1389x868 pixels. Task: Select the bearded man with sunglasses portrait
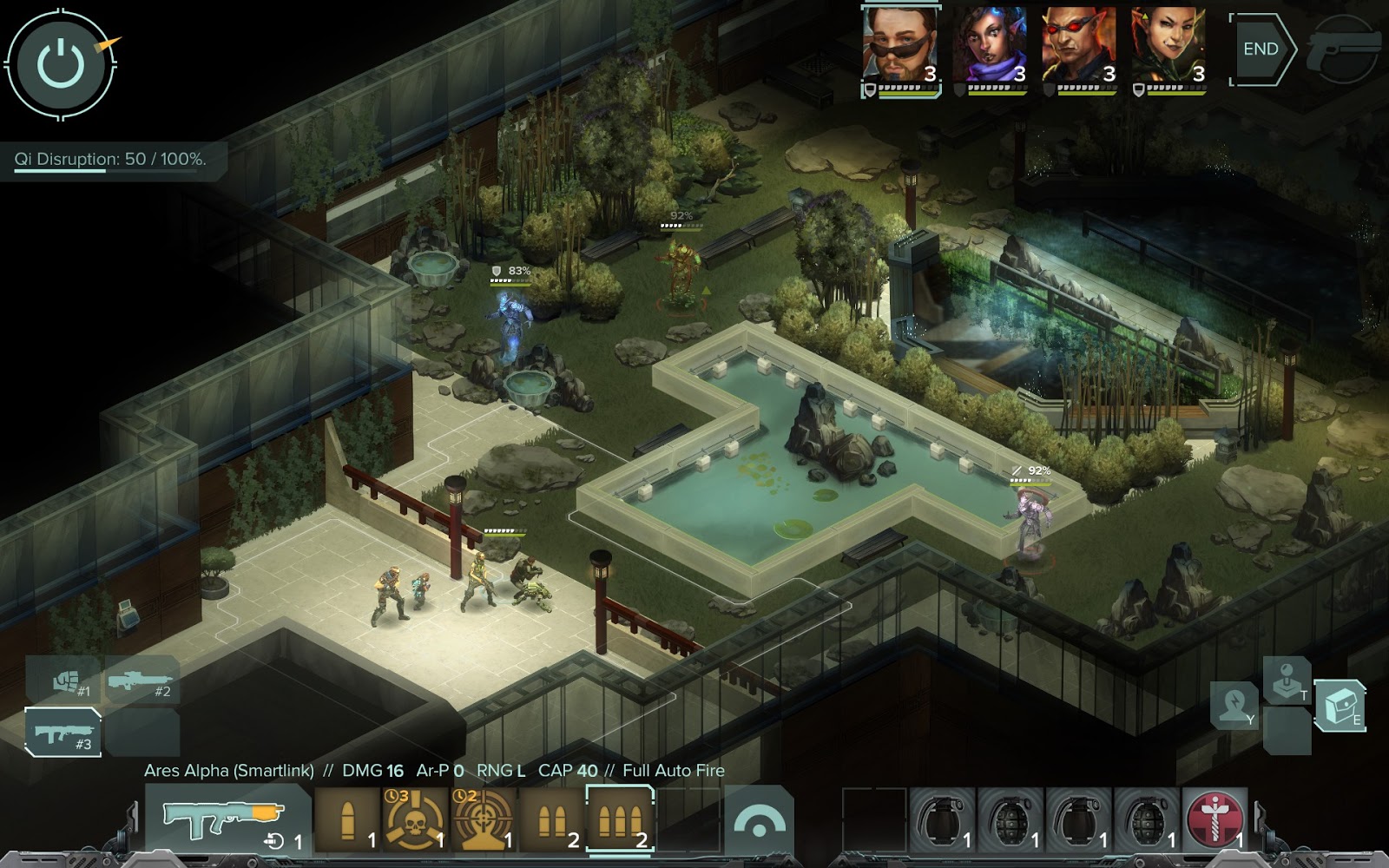coord(900,48)
